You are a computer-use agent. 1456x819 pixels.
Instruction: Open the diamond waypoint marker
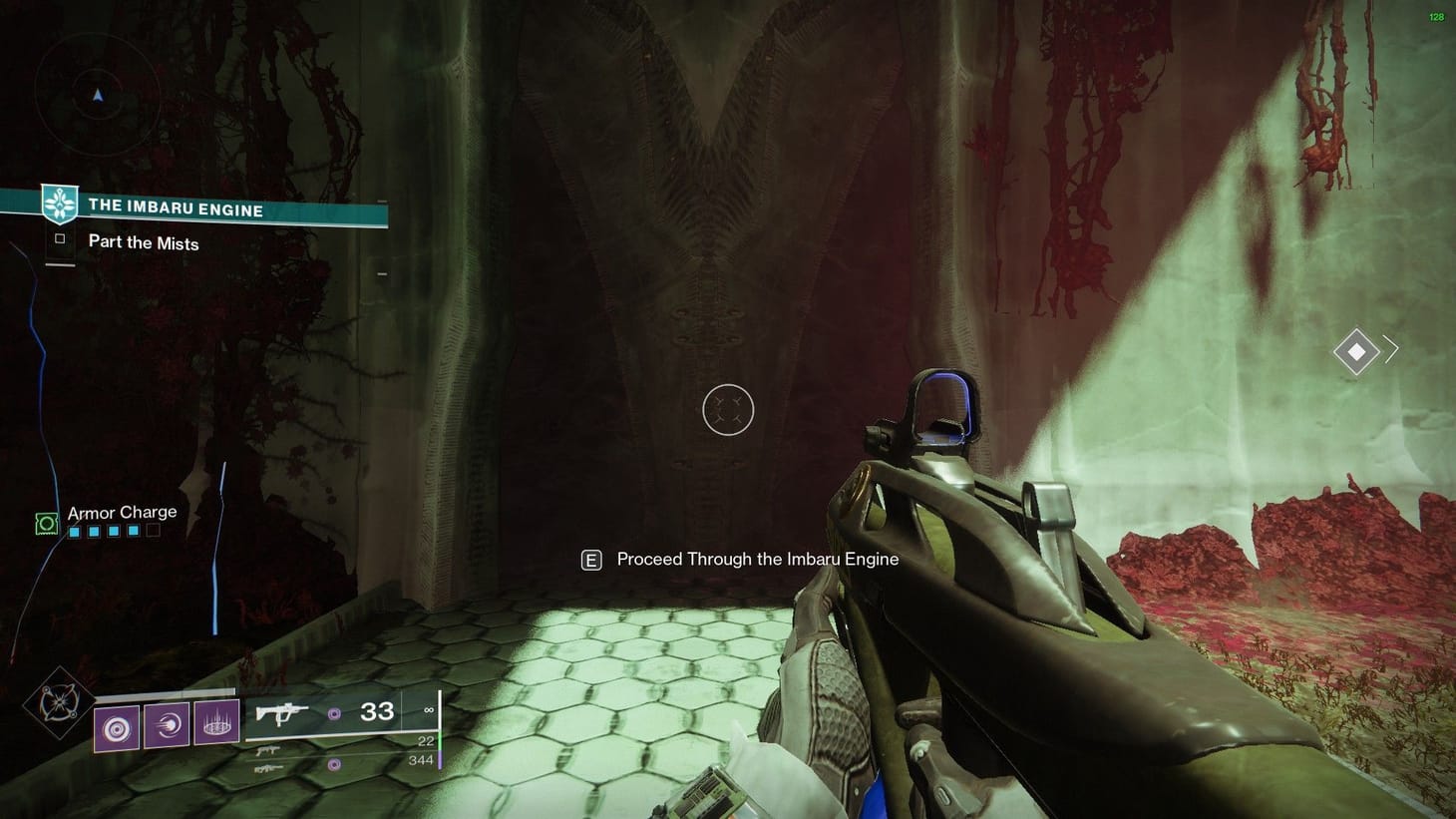[x=1354, y=350]
